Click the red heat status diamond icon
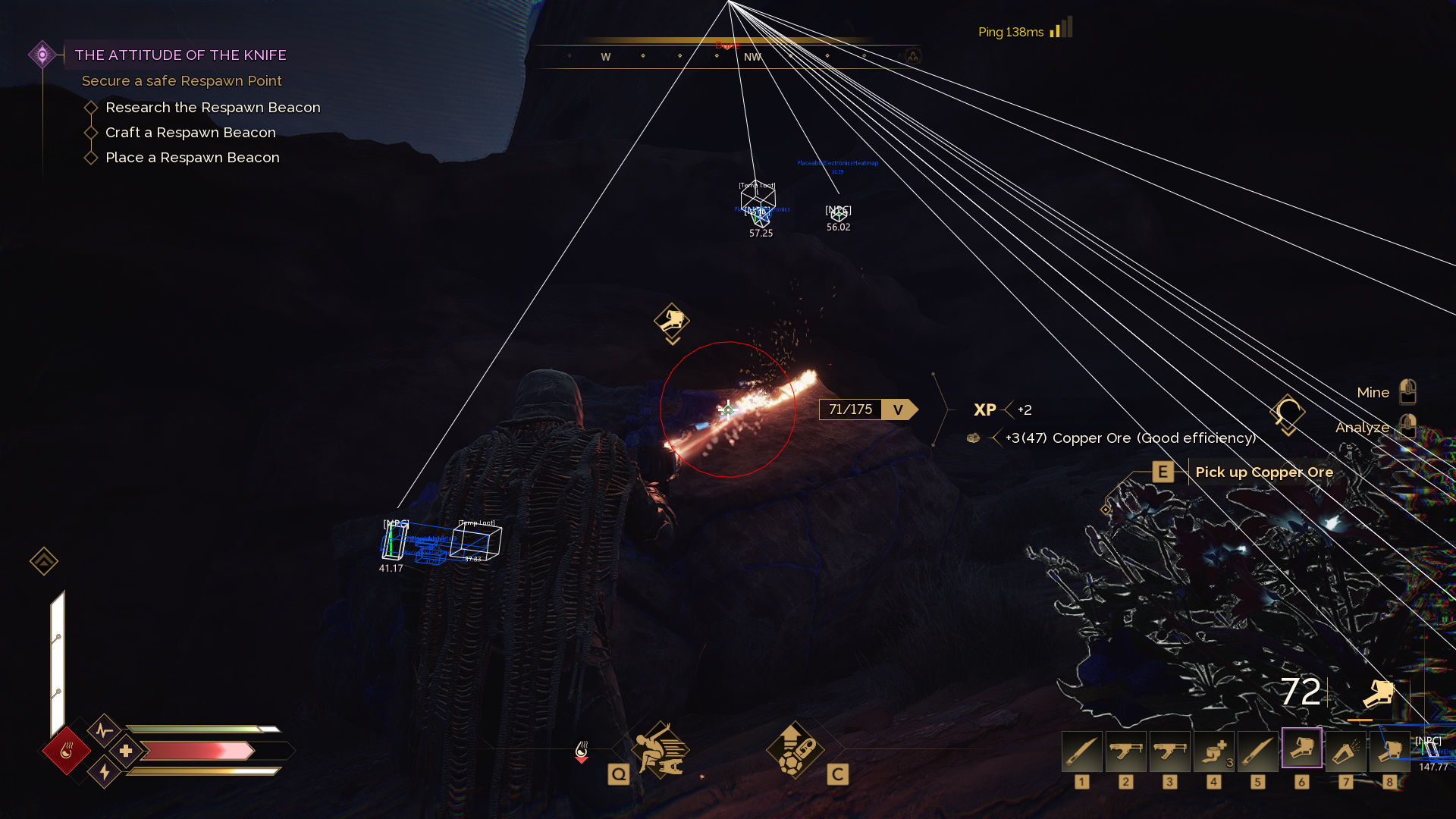Viewport: 1456px width, 819px height. click(x=67, y=751)
